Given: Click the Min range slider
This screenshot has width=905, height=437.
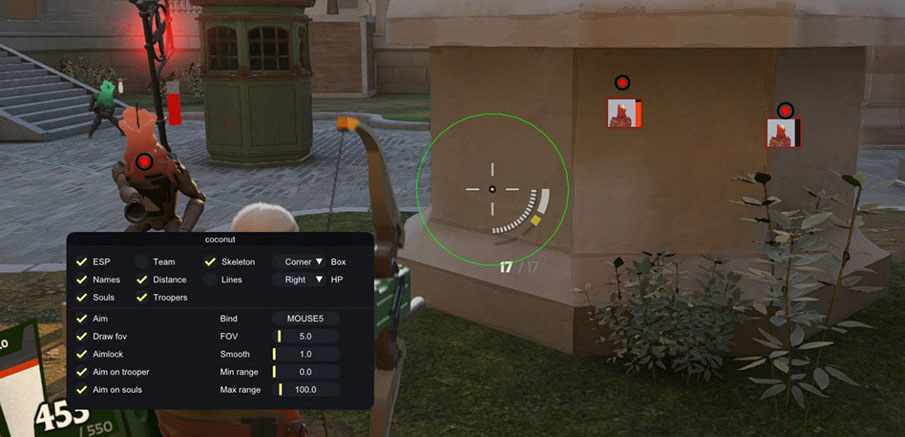Looking at the screenshot, I should 306,372.
